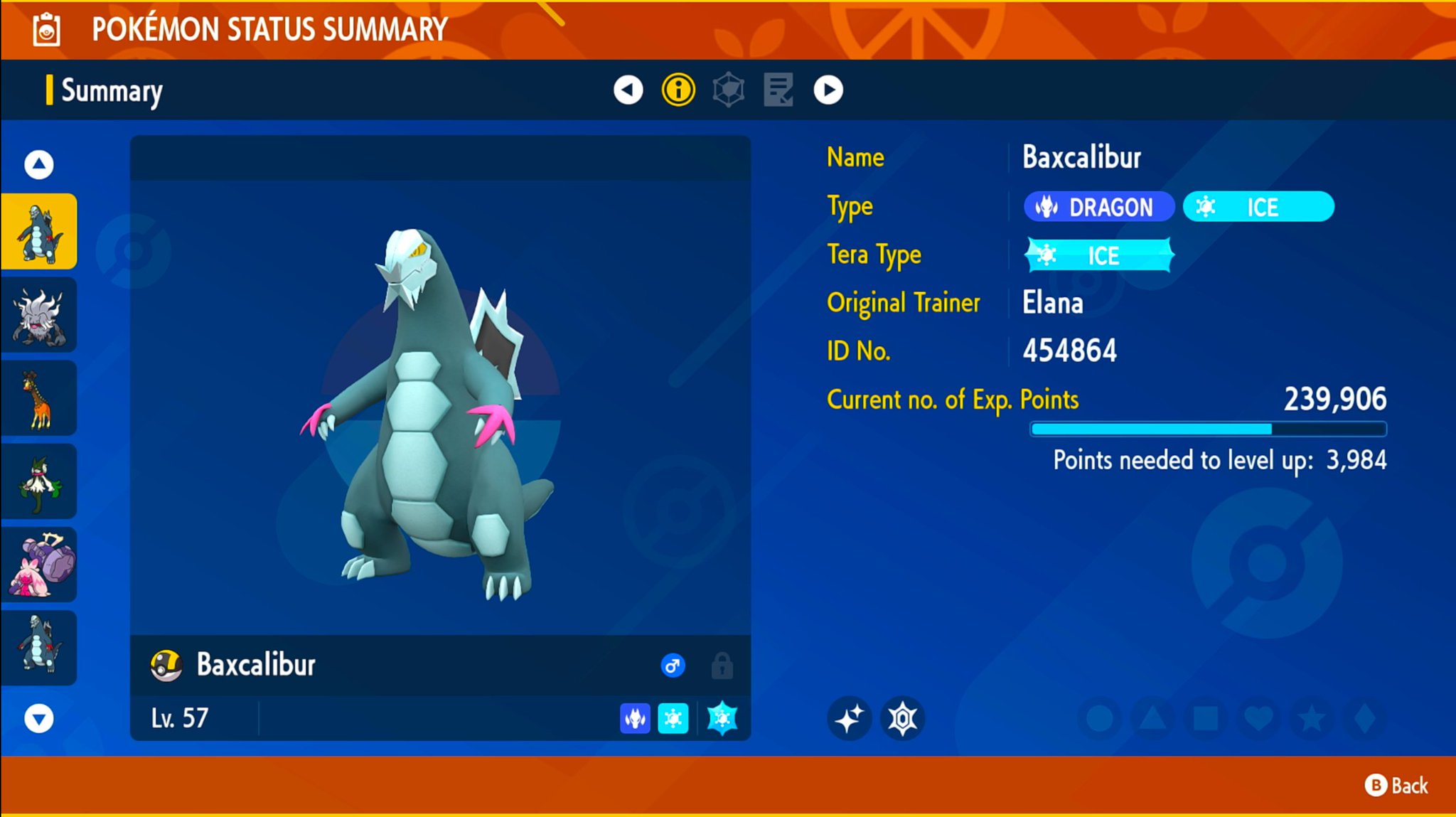Click the Ultra Ball icon beside Baxcalibur
Image resolution: width=1456 pixels, height=817 pixels.
click(x=165, y=665)
